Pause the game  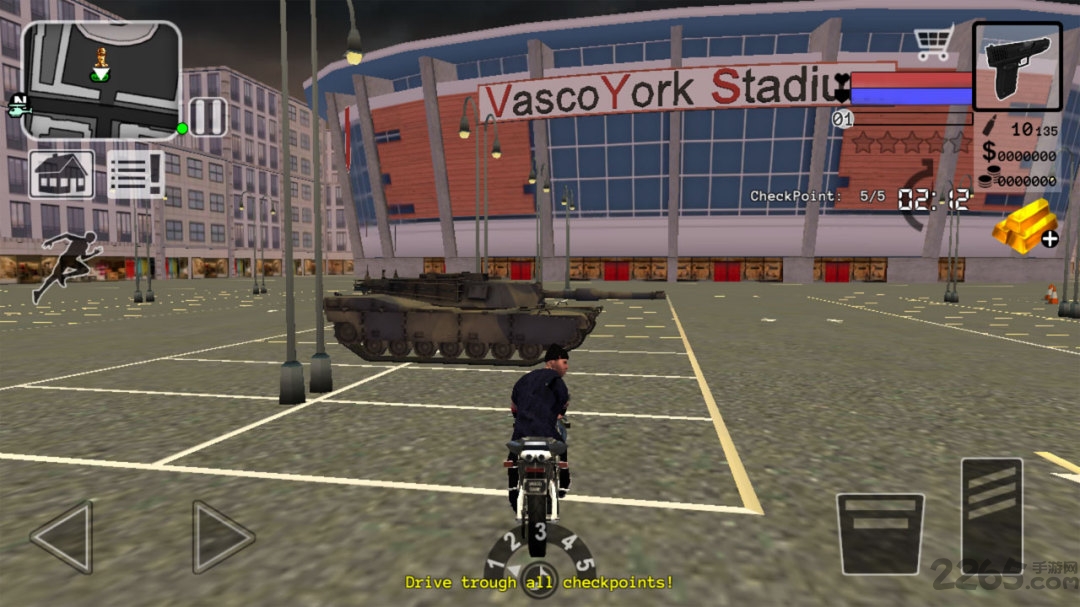(208, 117)
